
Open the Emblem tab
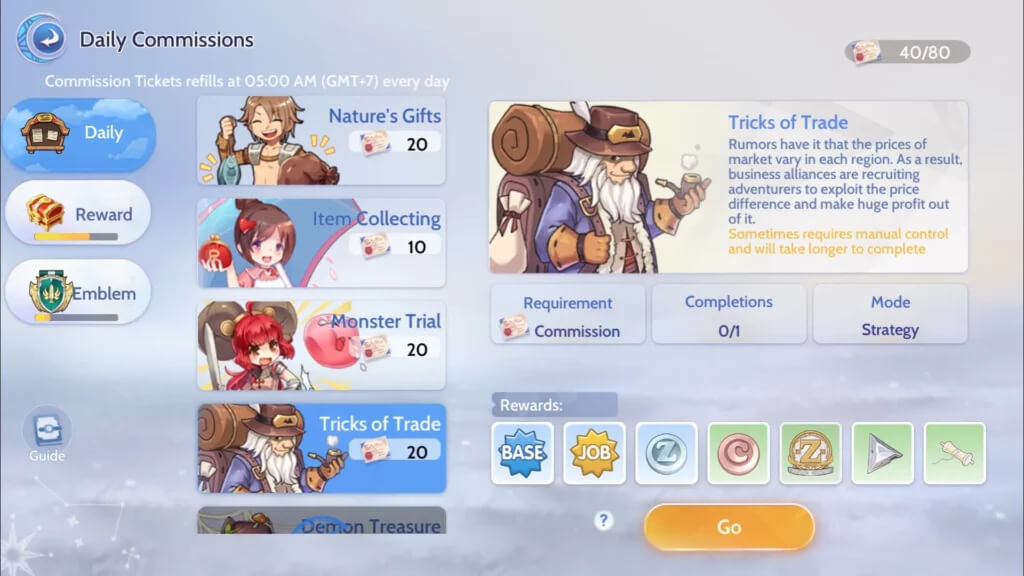click(78, 292)
